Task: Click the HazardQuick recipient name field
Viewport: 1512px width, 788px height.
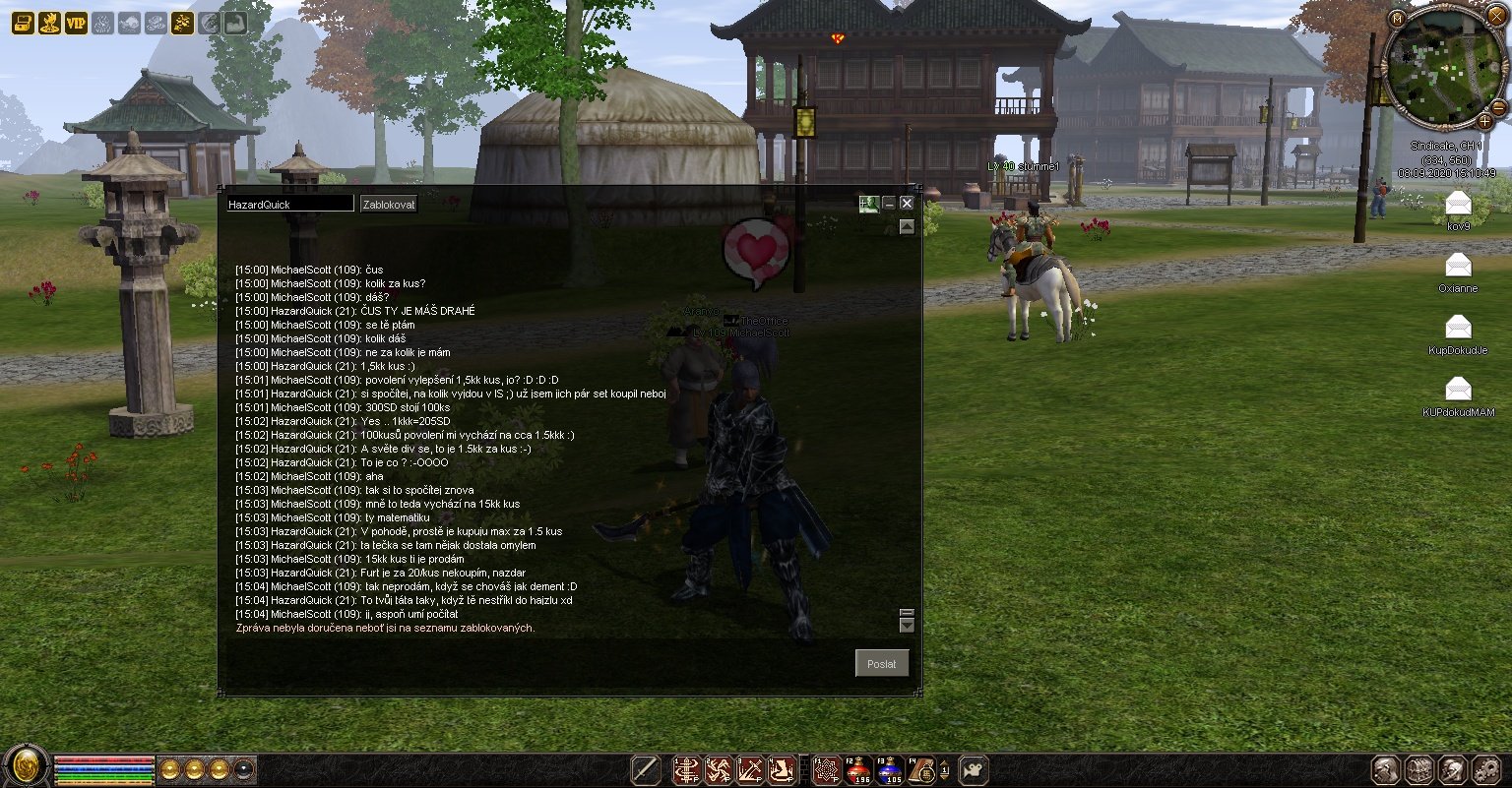Action: tap(288, 204)
